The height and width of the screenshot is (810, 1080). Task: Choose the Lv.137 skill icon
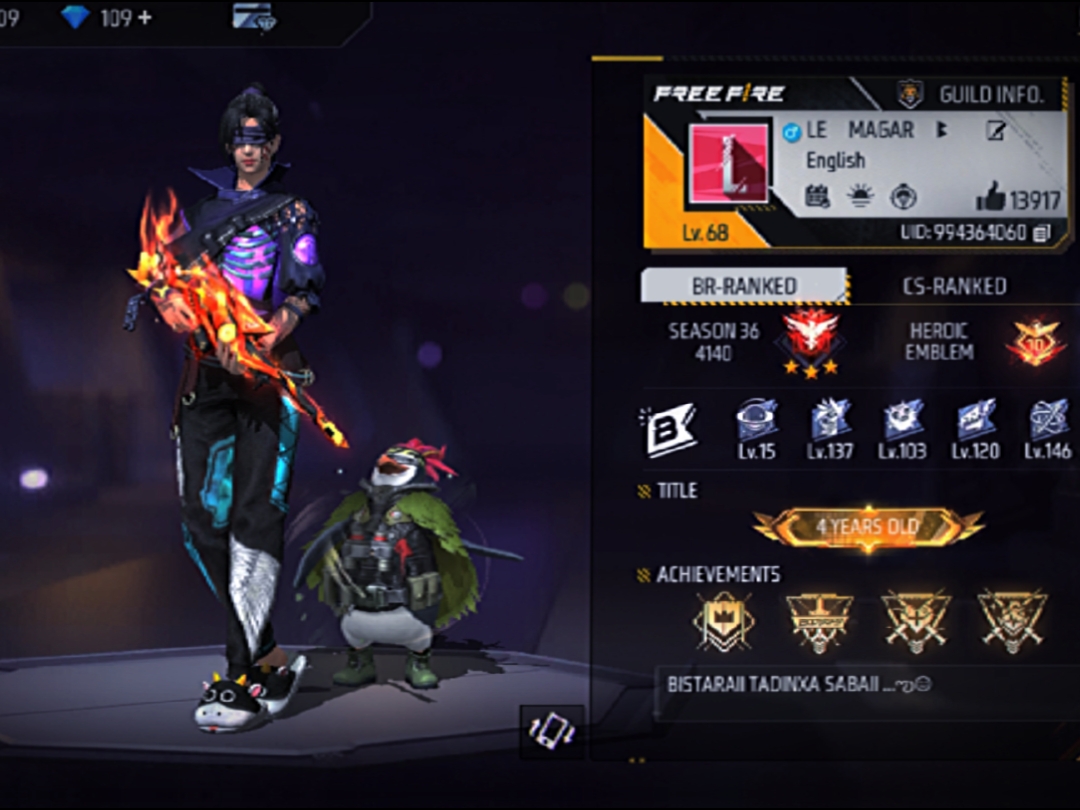(830, 421)
